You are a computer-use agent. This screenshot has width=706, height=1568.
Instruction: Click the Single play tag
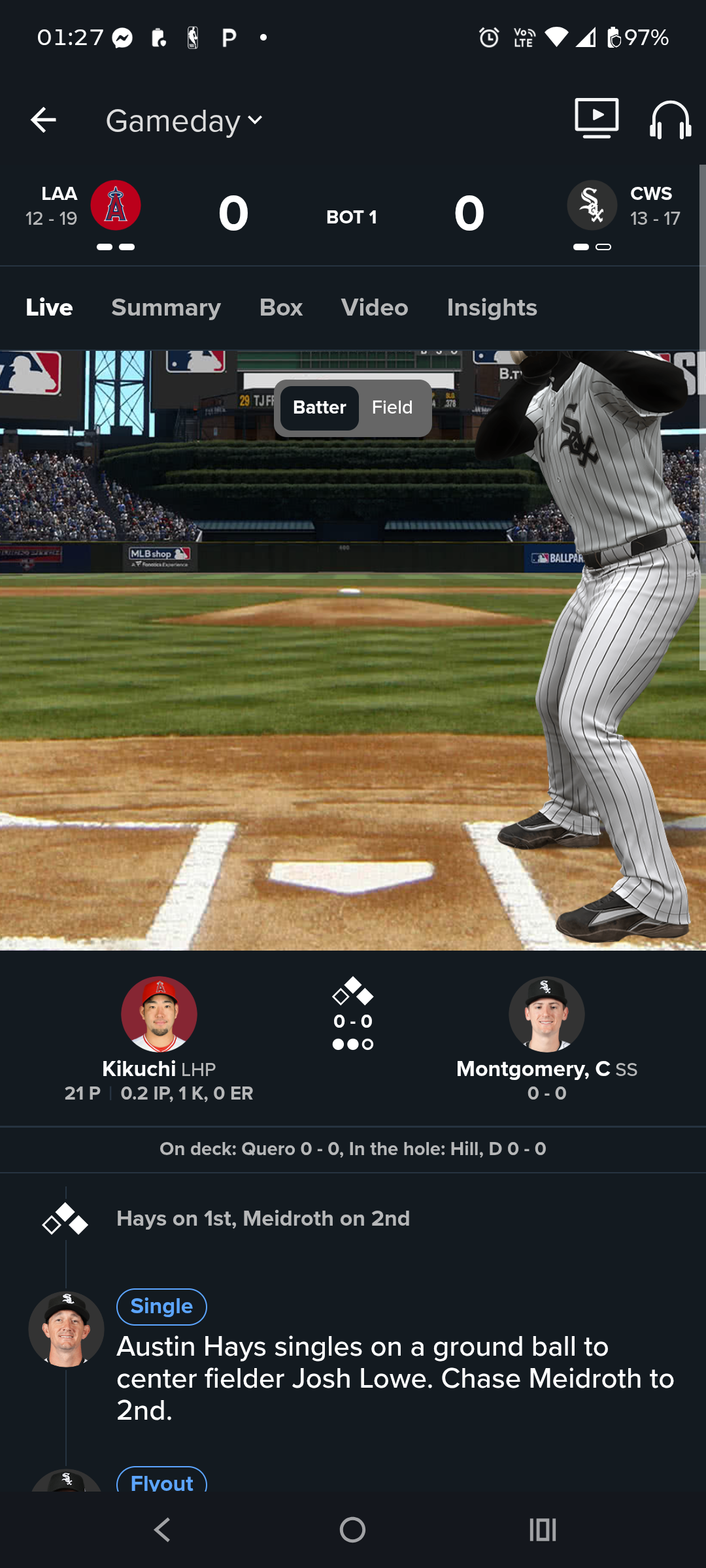161,1307
